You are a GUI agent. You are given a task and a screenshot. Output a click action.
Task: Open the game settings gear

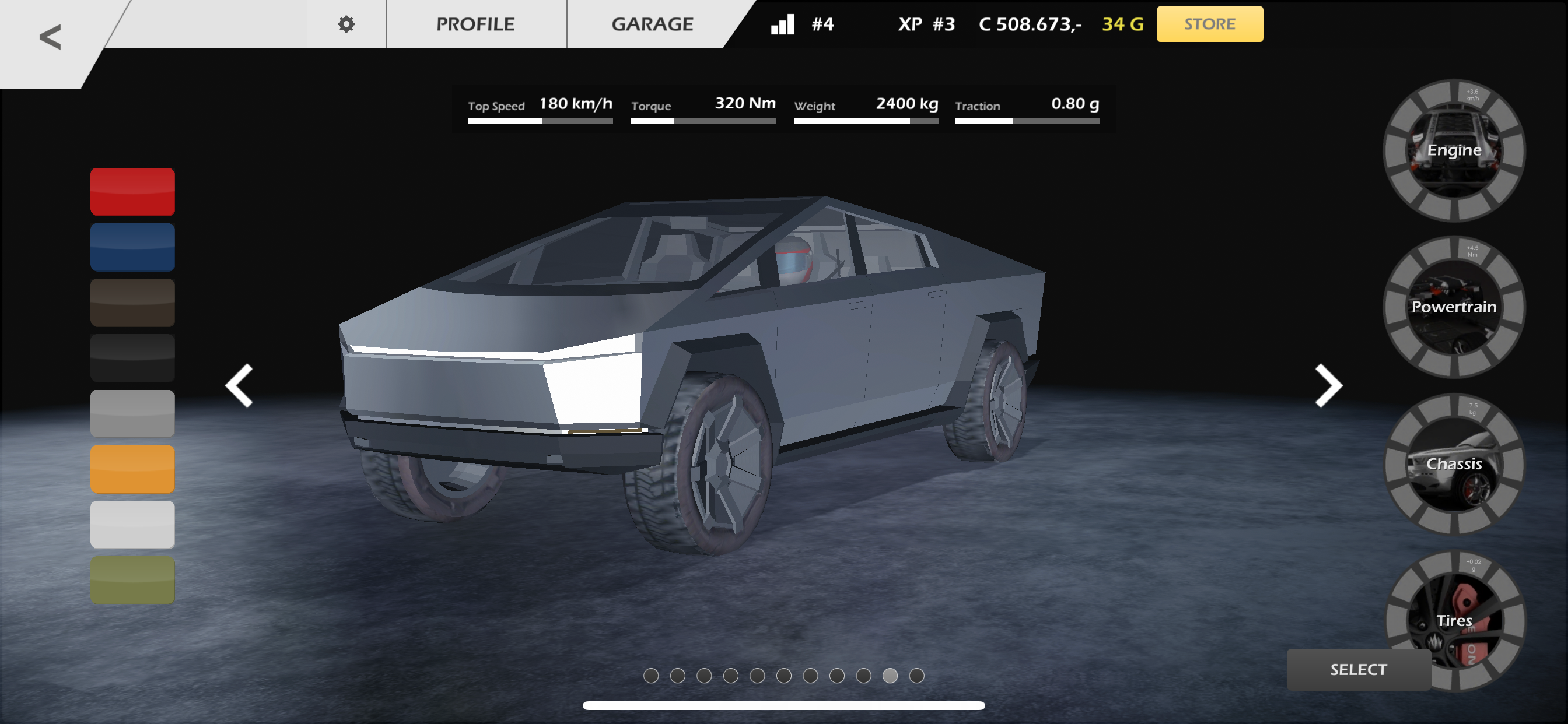[346, 24]
